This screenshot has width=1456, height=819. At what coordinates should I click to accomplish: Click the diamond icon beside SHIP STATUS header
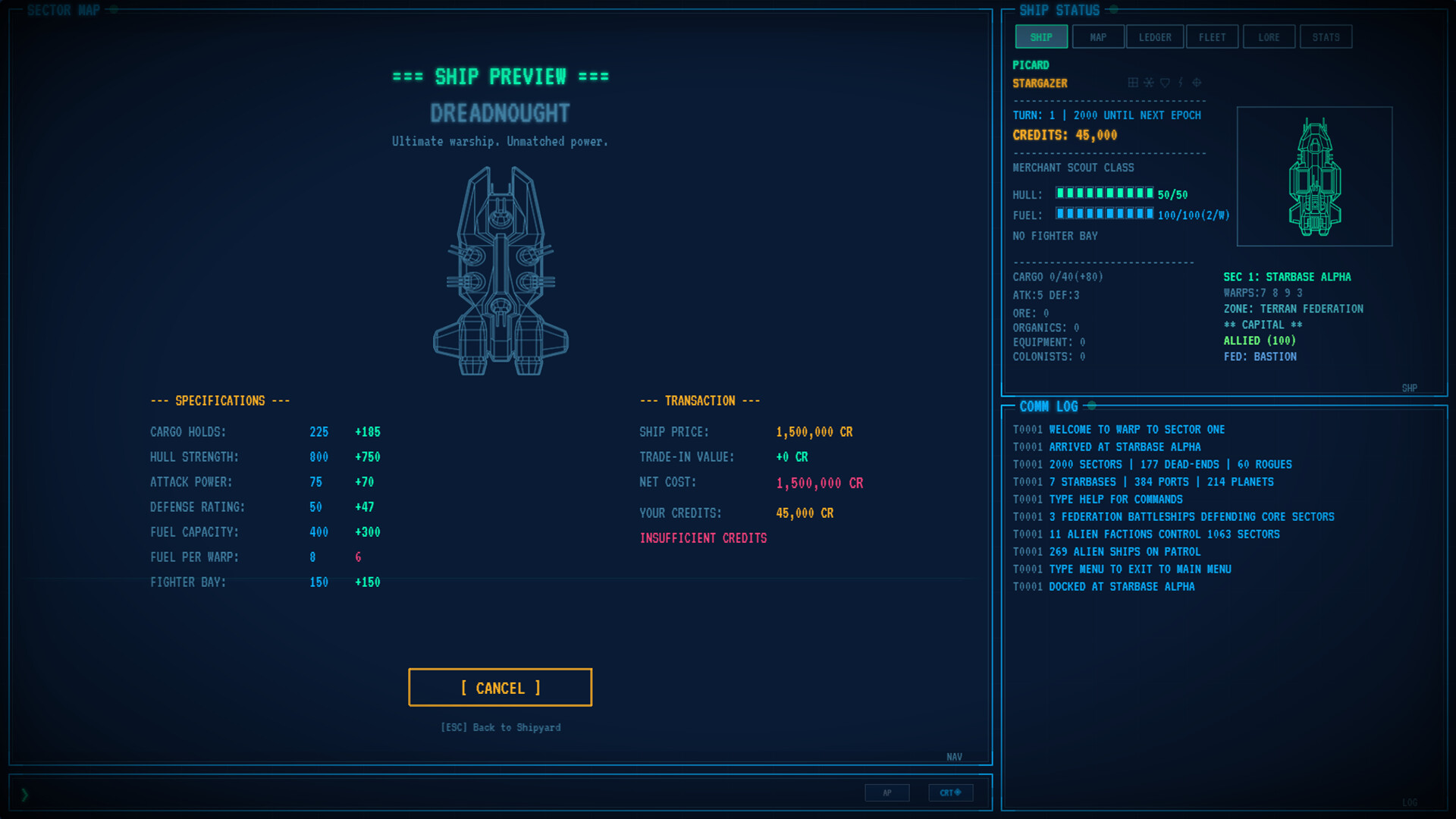pyautogui.click(x=1114, y=11)
